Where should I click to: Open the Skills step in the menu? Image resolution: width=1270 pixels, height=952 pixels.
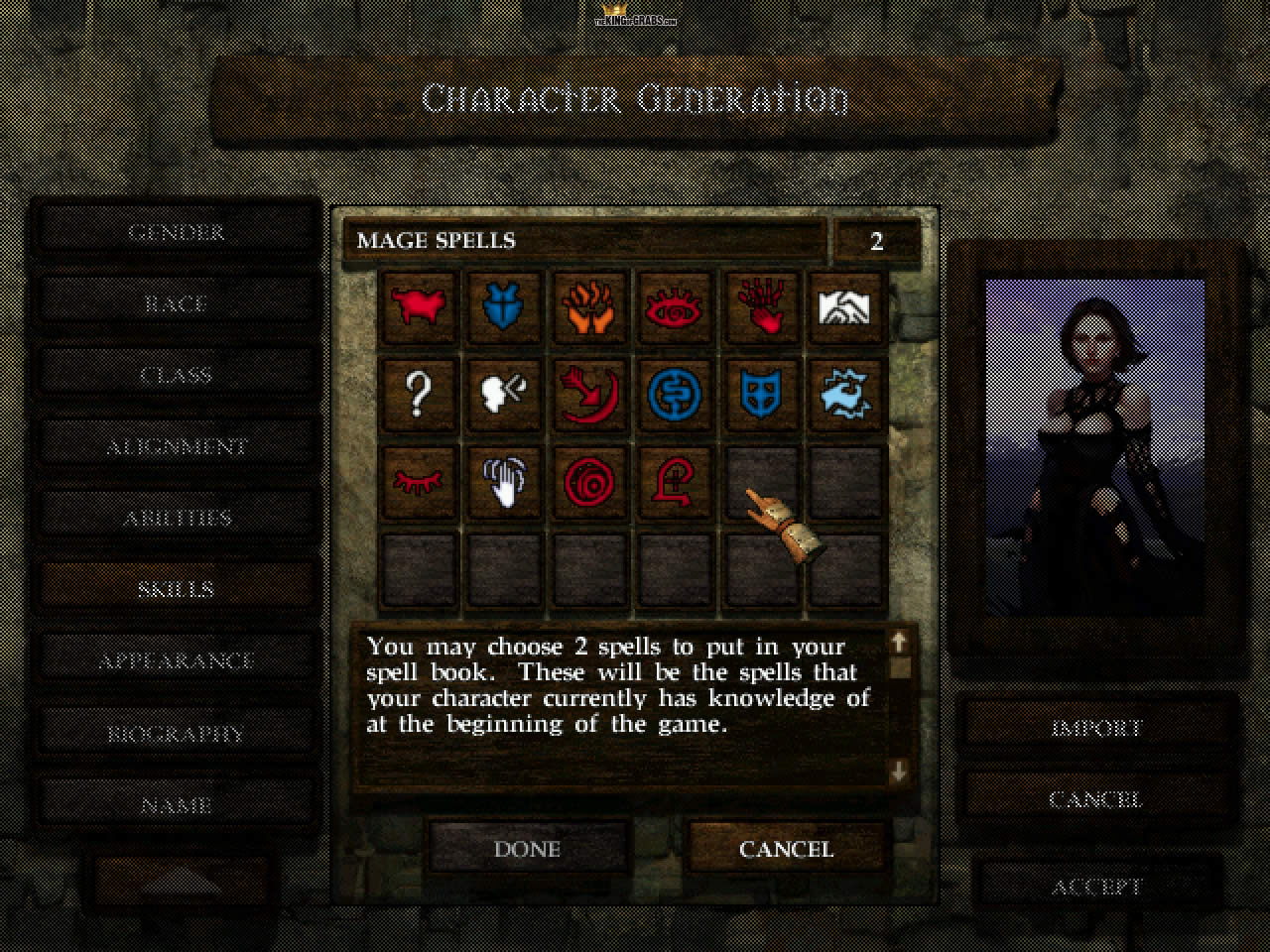176,588
